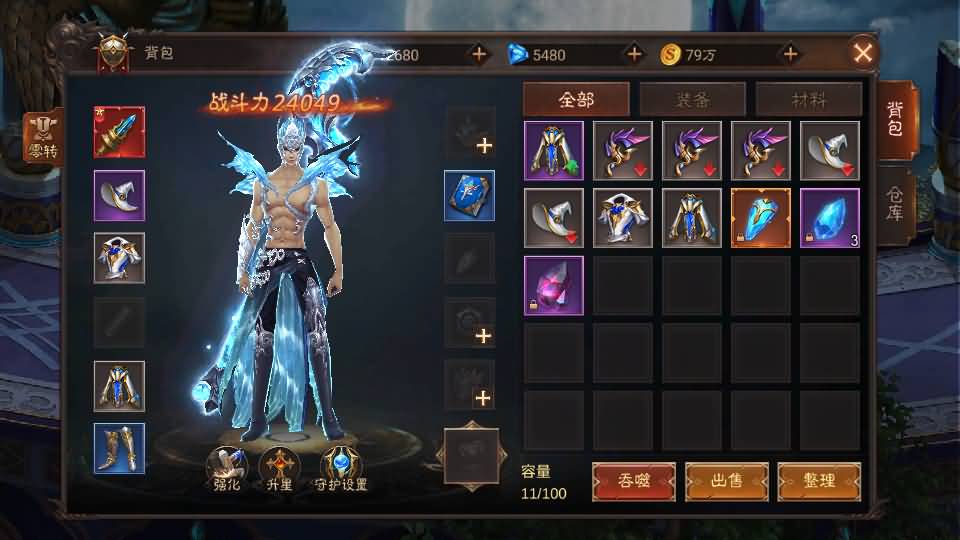Select the equipped boots slot
This screenshot has width=960, height=540.
click(x=119, y=448)
